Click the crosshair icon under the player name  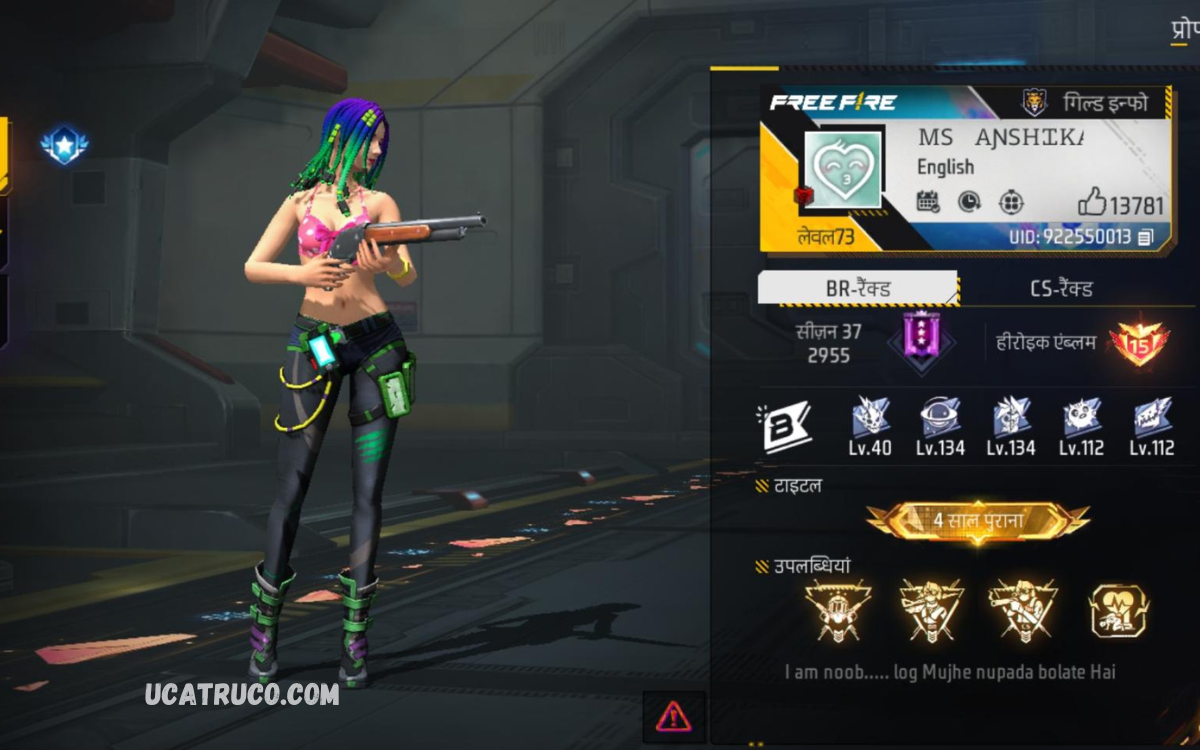[1011, 202]
